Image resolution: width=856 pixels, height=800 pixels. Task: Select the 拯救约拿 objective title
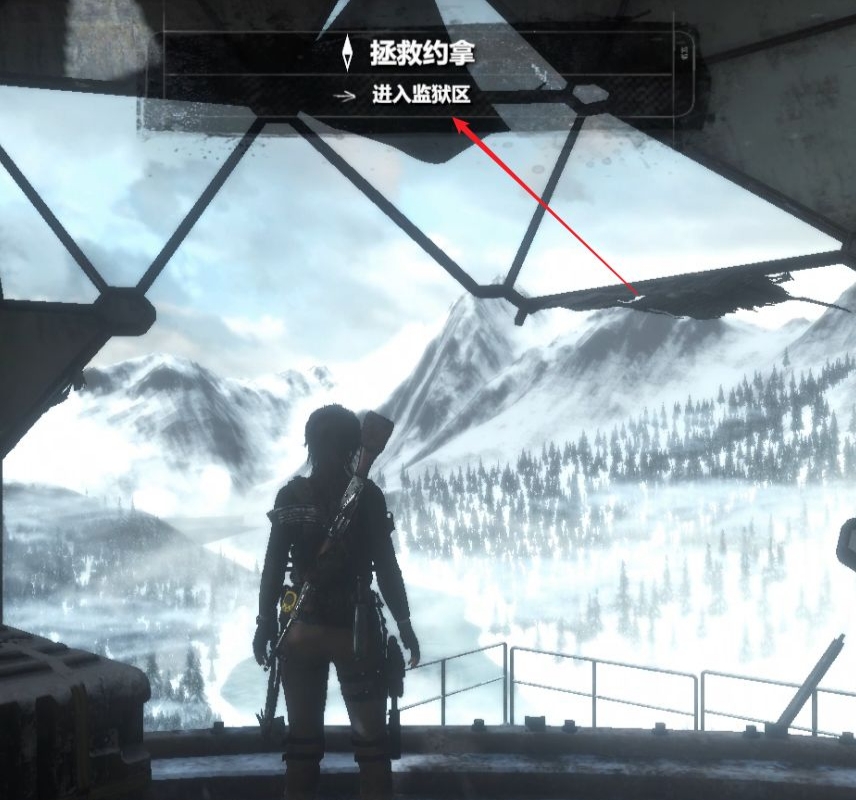tap(421, 53)
